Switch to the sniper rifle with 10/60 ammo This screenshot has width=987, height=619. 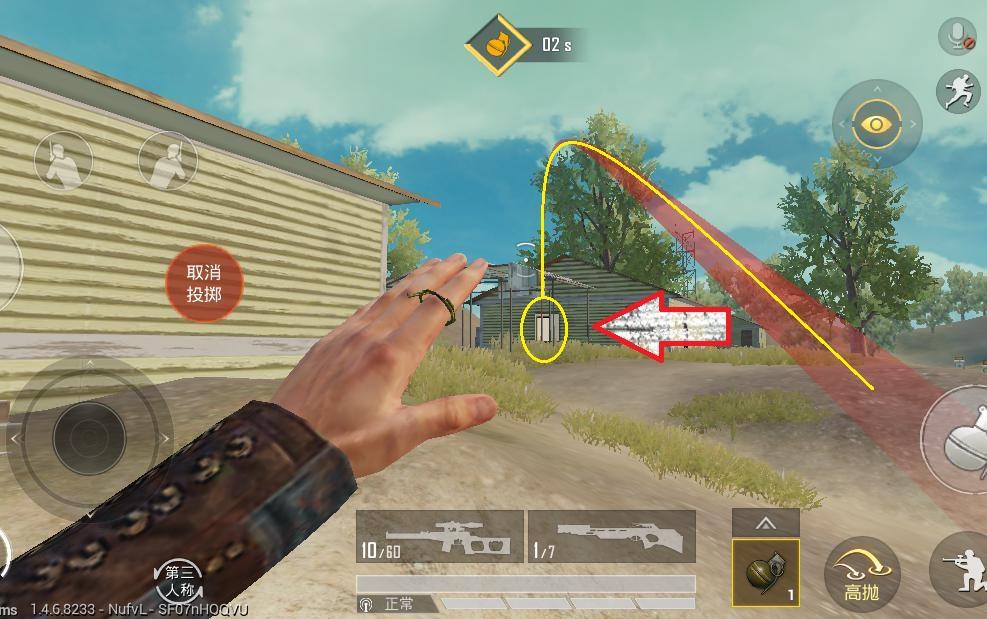[x=439, y=537]
